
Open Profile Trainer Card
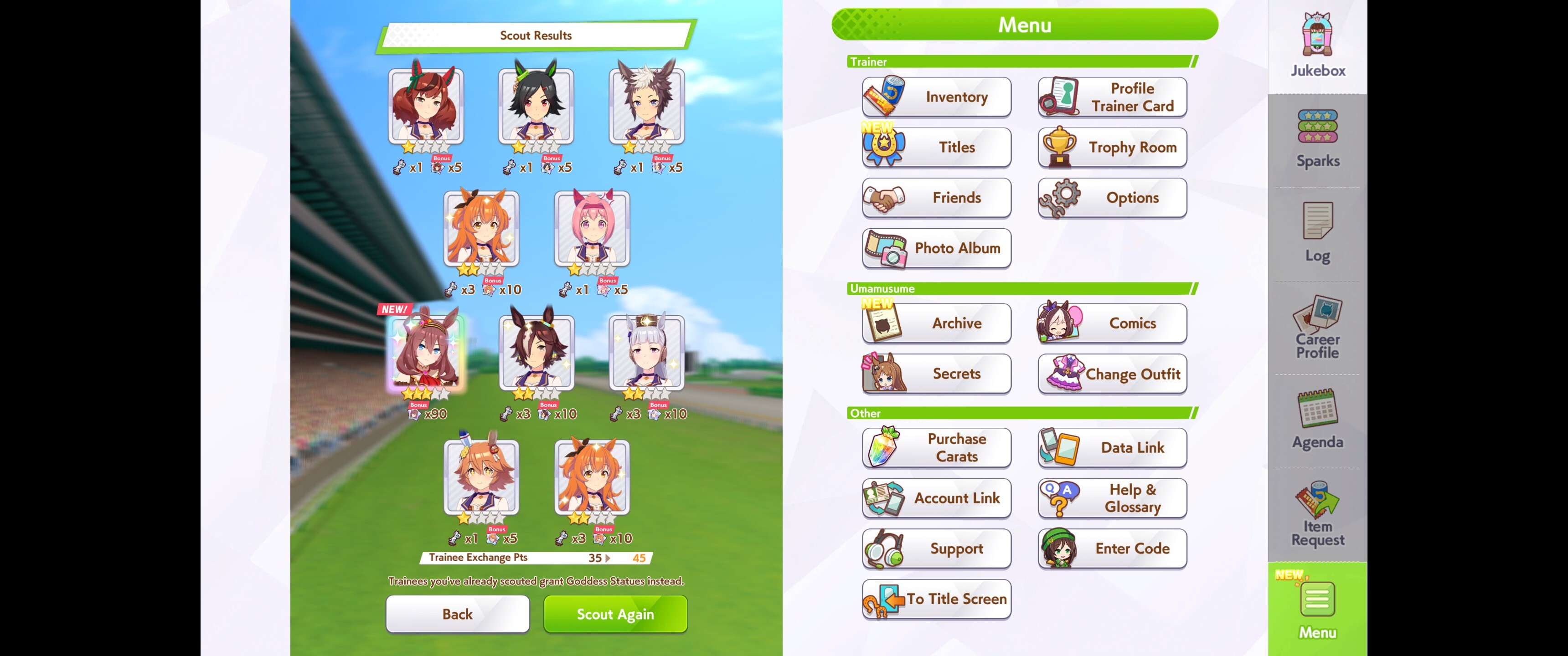pos(1112,97)
